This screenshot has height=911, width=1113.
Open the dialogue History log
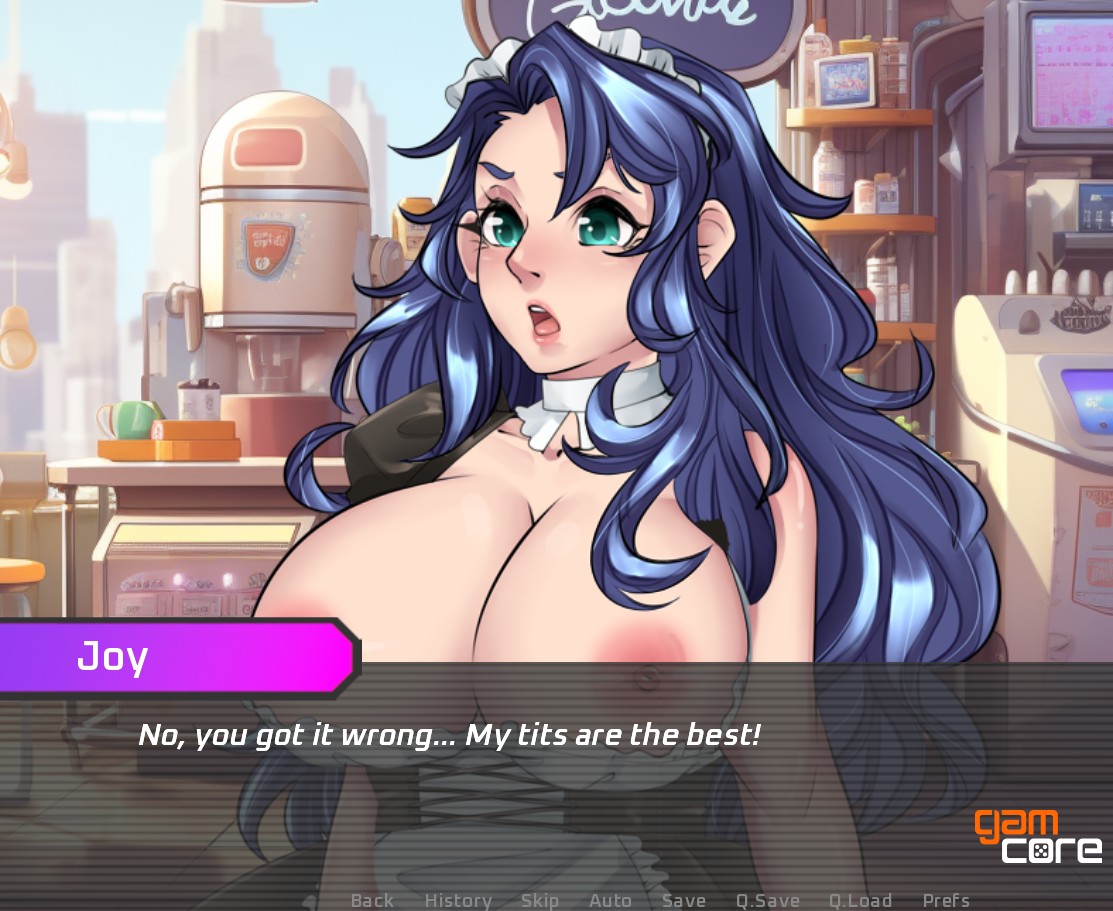pos(458,901)
